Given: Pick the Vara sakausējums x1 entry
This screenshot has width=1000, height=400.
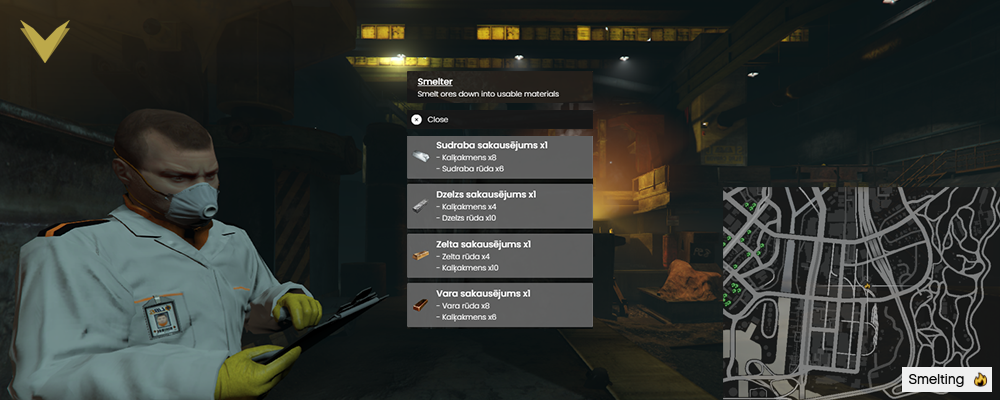Looking at the screenshot, I should (500, 305).
